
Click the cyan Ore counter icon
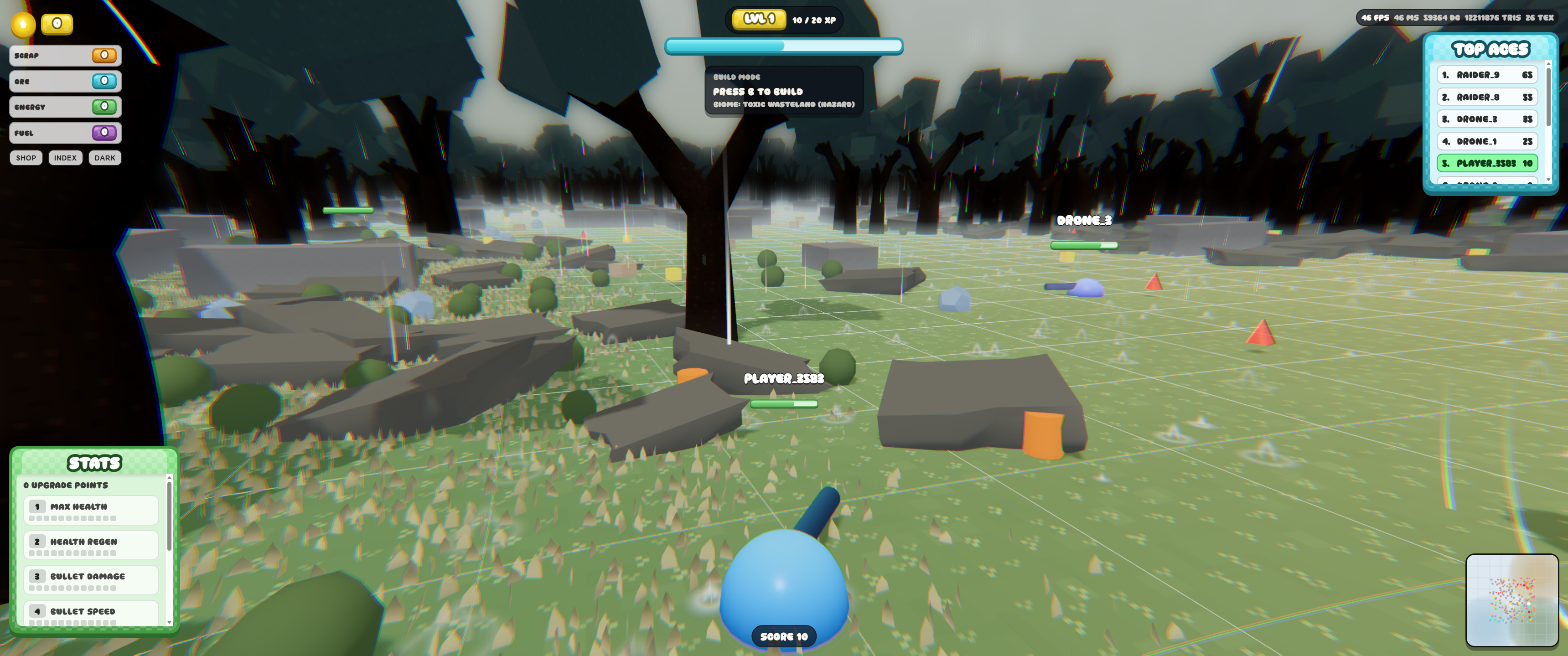(x=105, y=81)
